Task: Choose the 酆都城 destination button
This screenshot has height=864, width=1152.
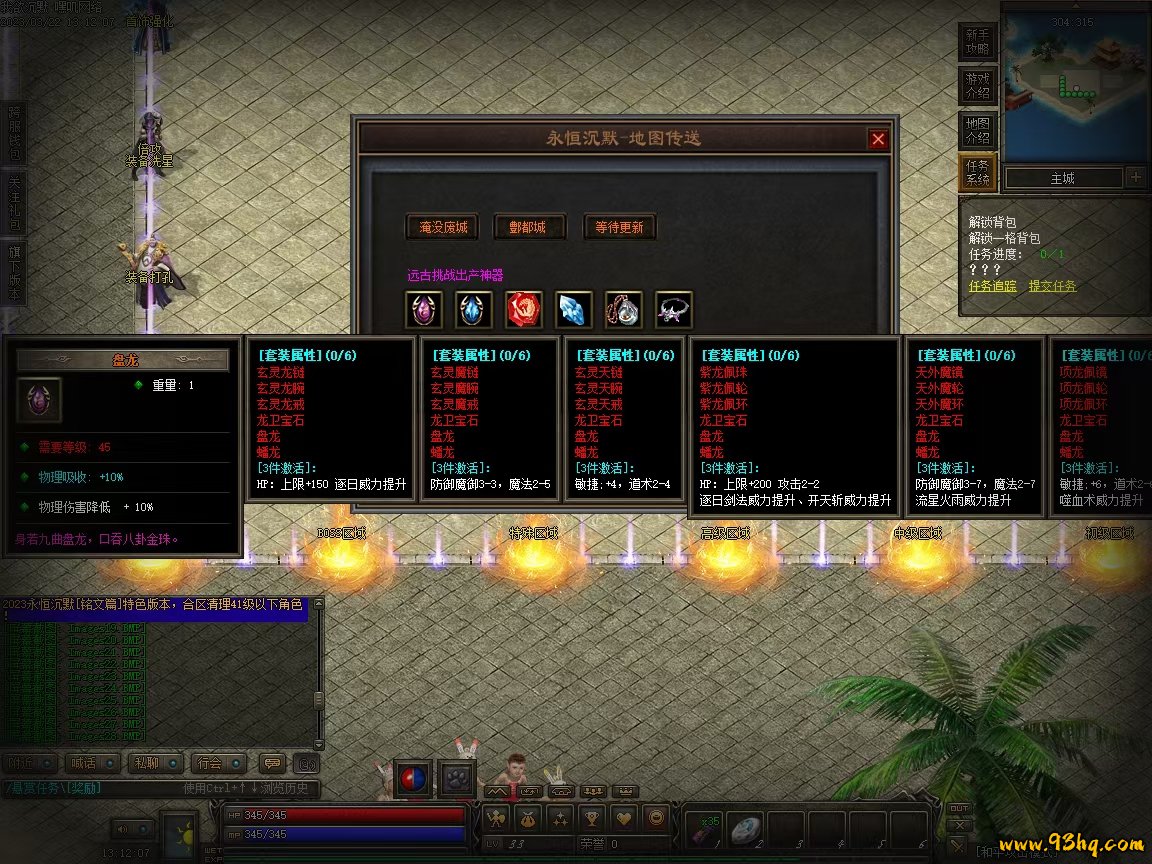Action: click(x=529, y=227)
